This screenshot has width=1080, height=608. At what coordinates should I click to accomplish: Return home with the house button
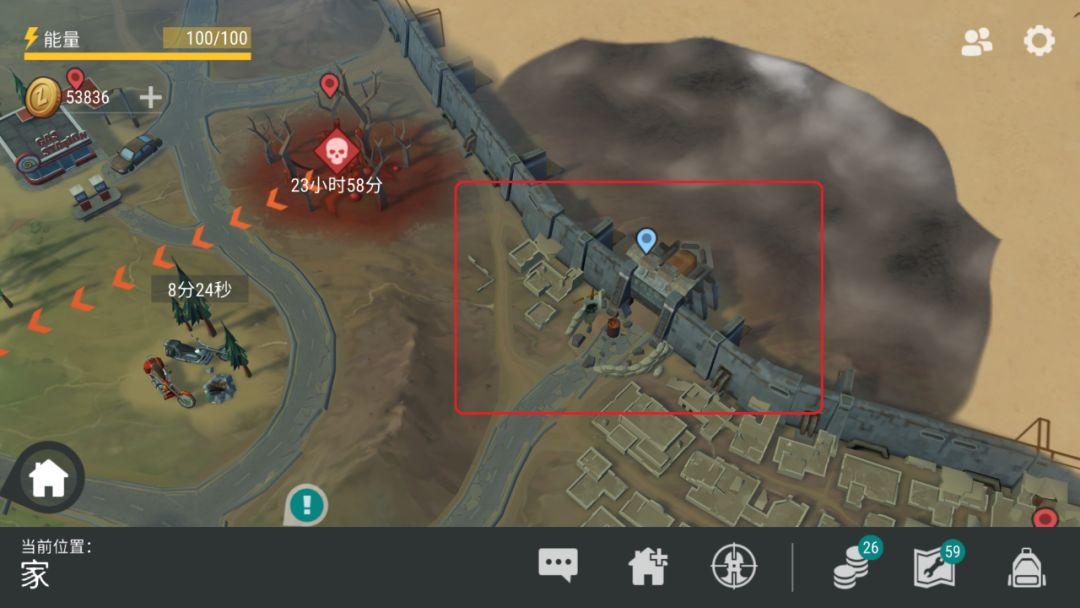(x=47, y=479)
